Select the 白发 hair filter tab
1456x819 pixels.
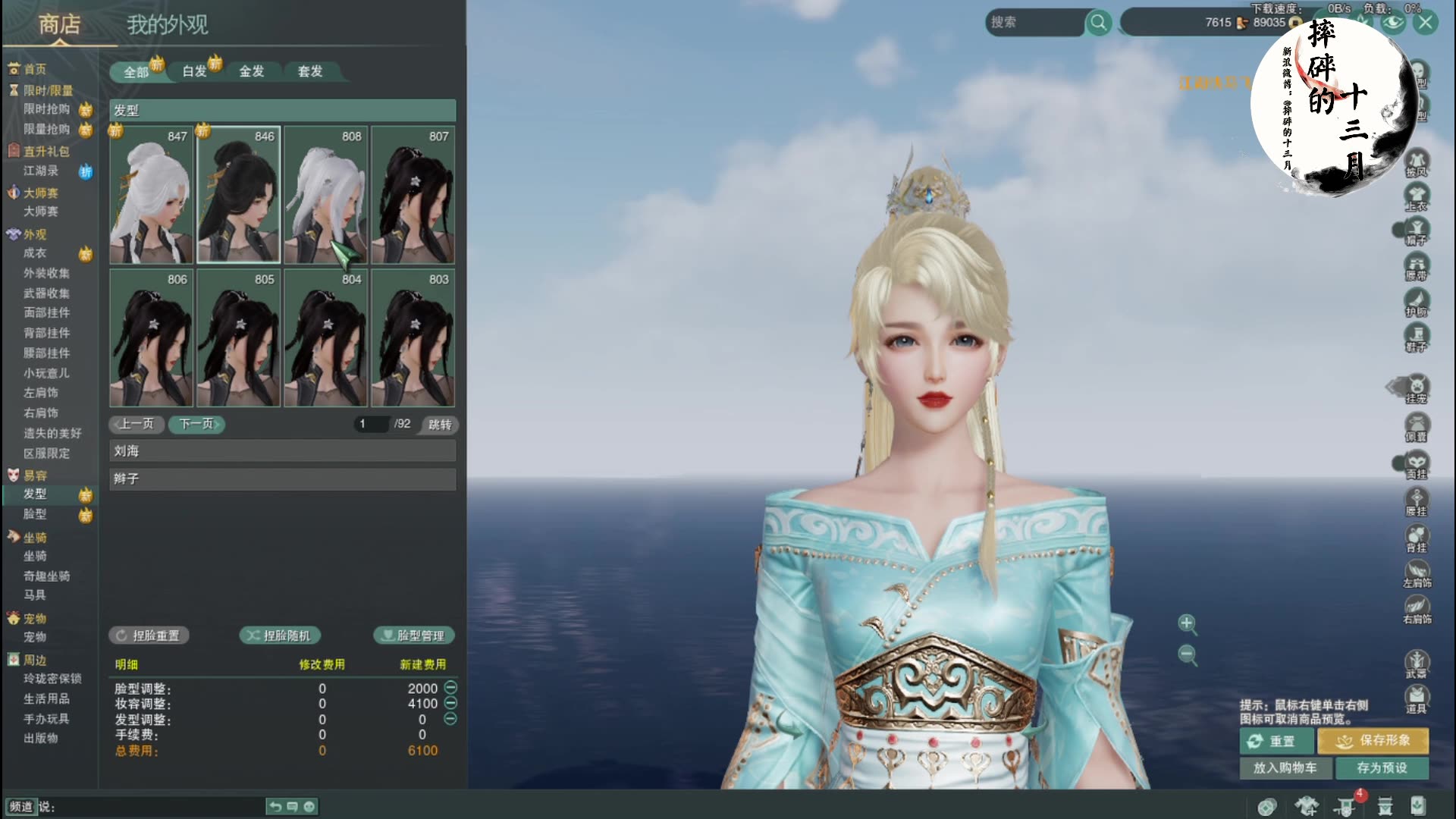pos(195,71)
